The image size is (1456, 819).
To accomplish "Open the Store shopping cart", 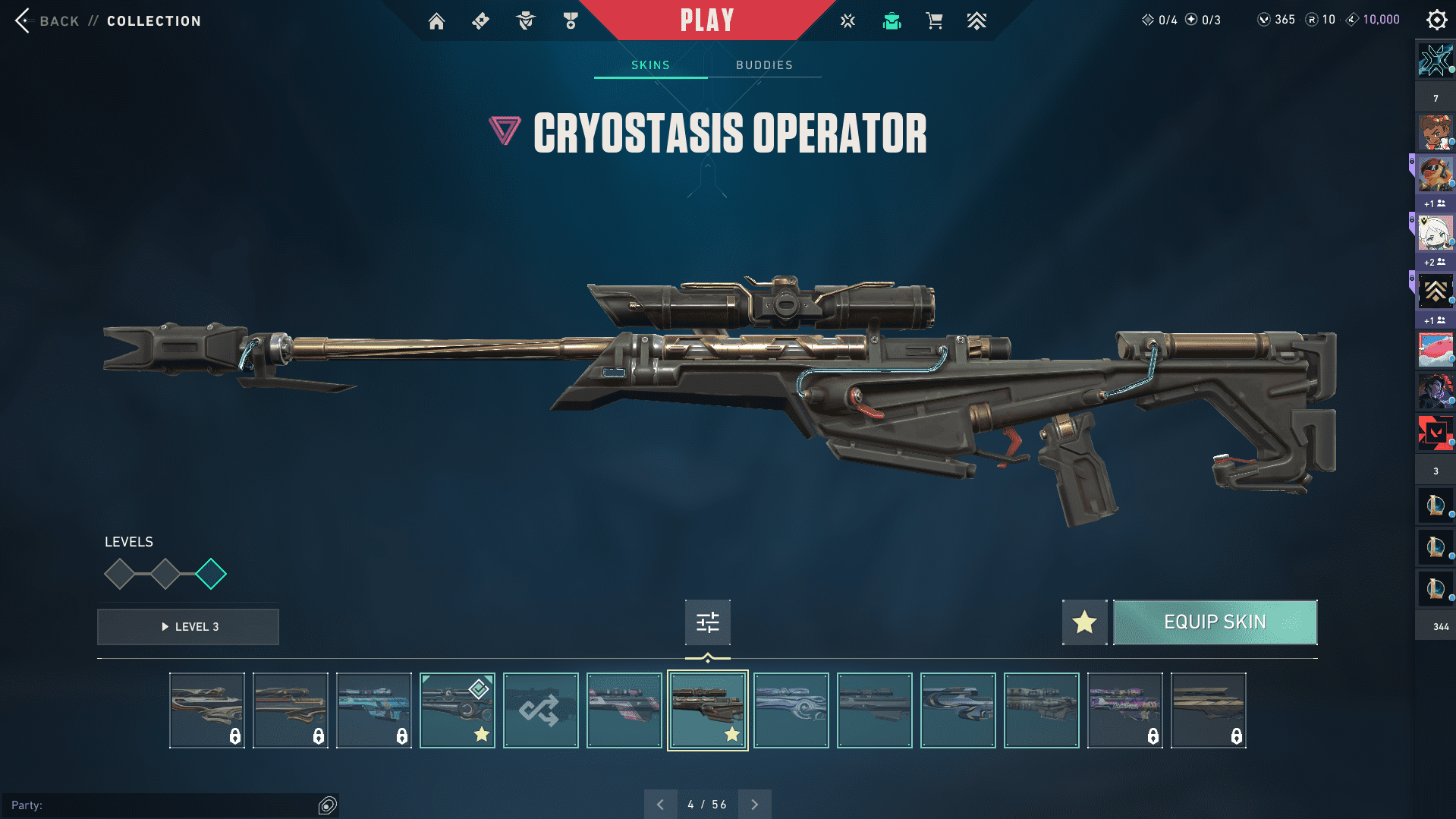I will point(934,21).
